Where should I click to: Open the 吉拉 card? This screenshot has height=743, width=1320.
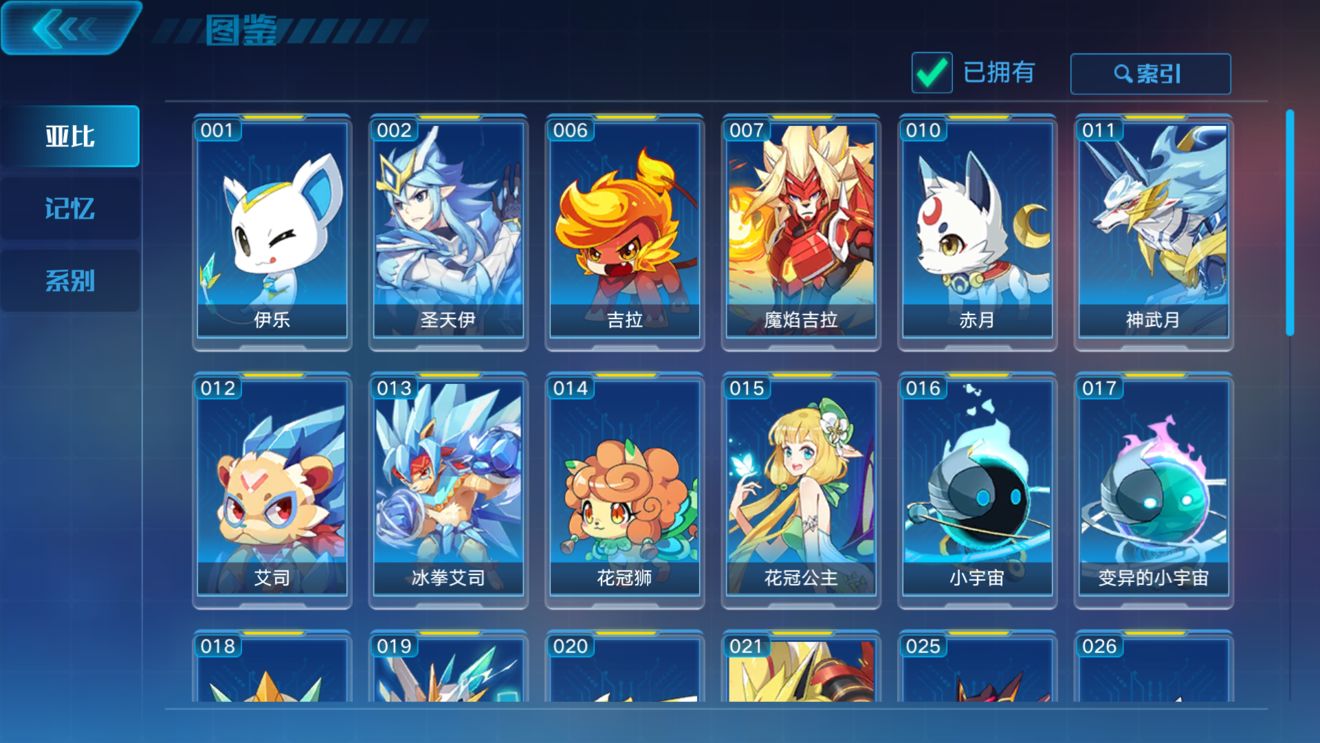[x=624, y=230]
